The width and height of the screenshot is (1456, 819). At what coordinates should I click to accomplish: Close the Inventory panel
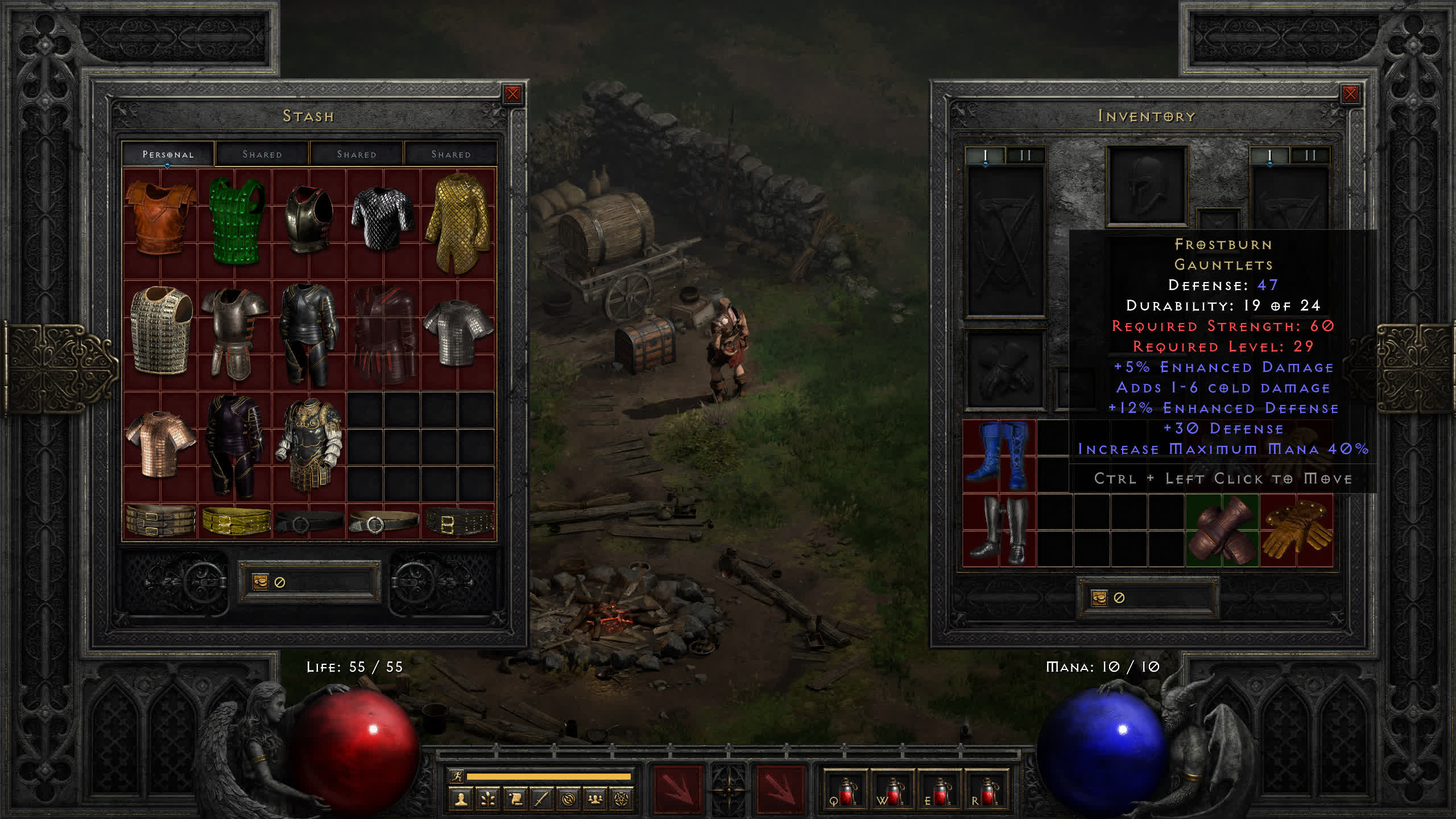(x=1350, y=94)
